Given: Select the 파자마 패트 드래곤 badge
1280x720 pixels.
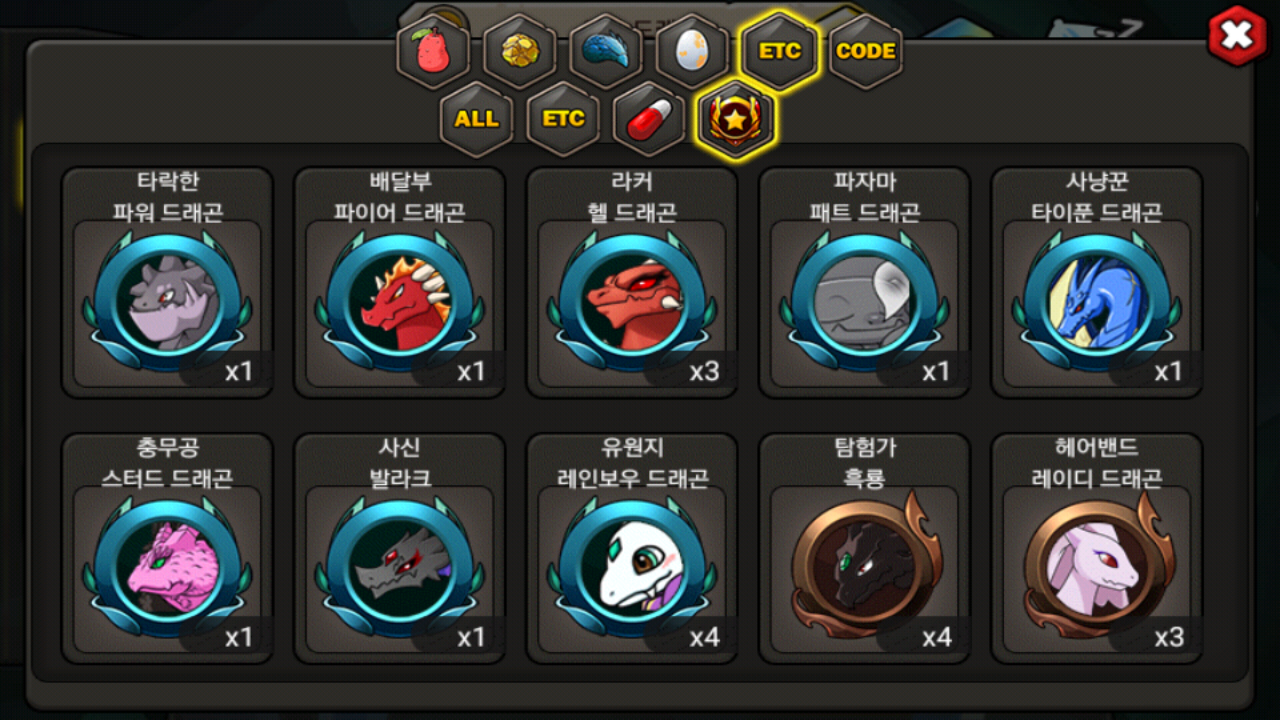Looking at the screenshot, I should pyautogui.click(x=864, y=300).
